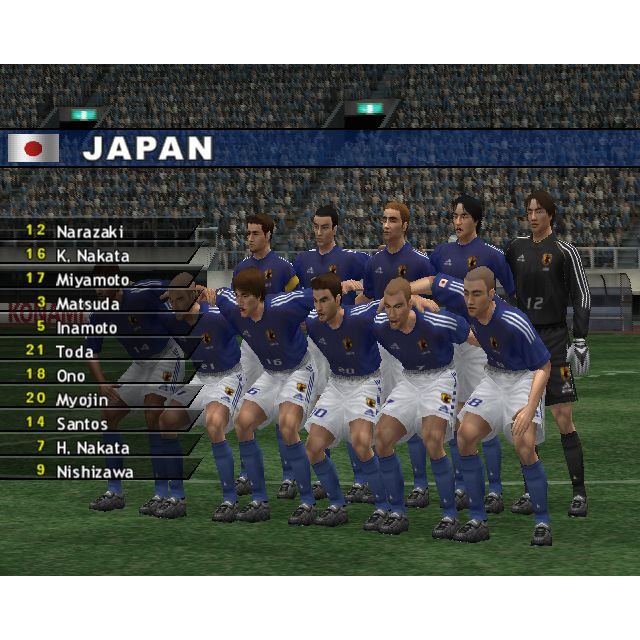The height and width of the screenshot is (640, 640).
Task: Choose H. Nakata in the lineup
Action: click(92, 448)
